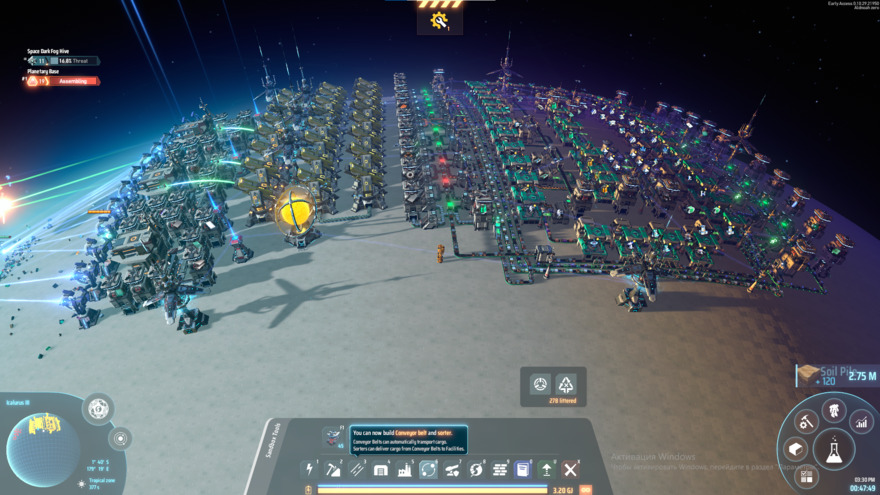Open the power category lightning bolt

310,469
